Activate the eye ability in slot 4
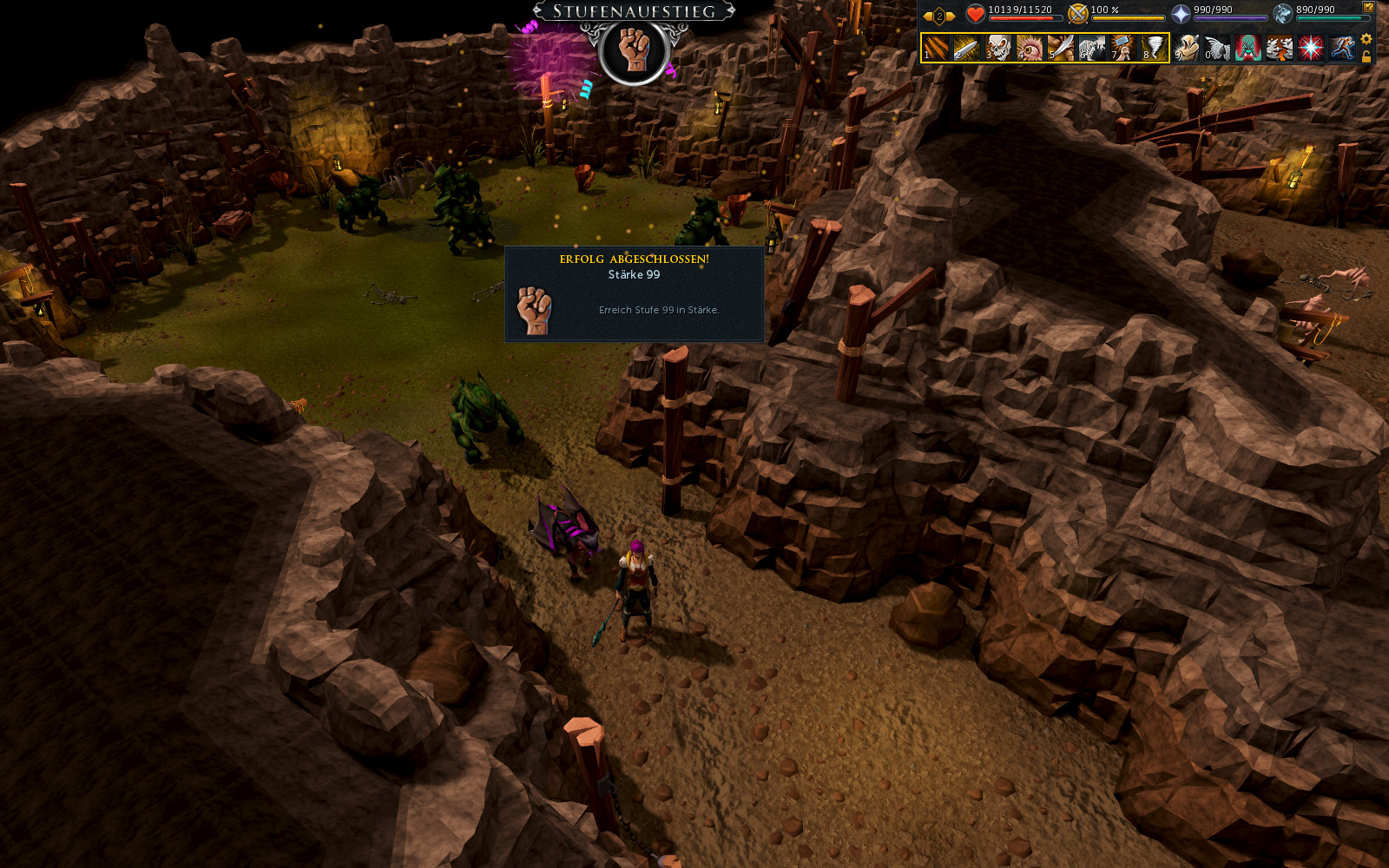 pyautogui.click(x=1030, y=48)
